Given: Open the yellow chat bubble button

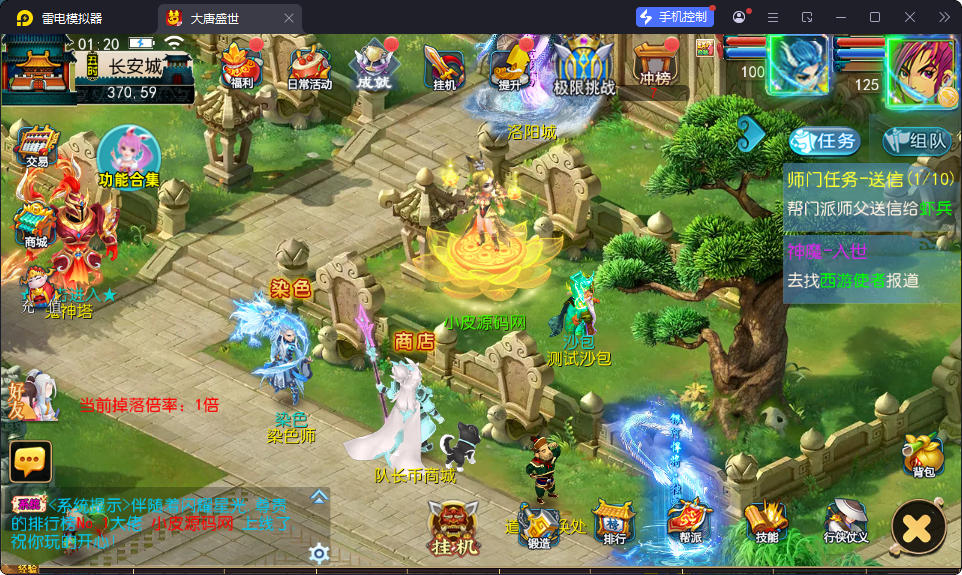Looking at the screenshot, I should pos(30,461).
